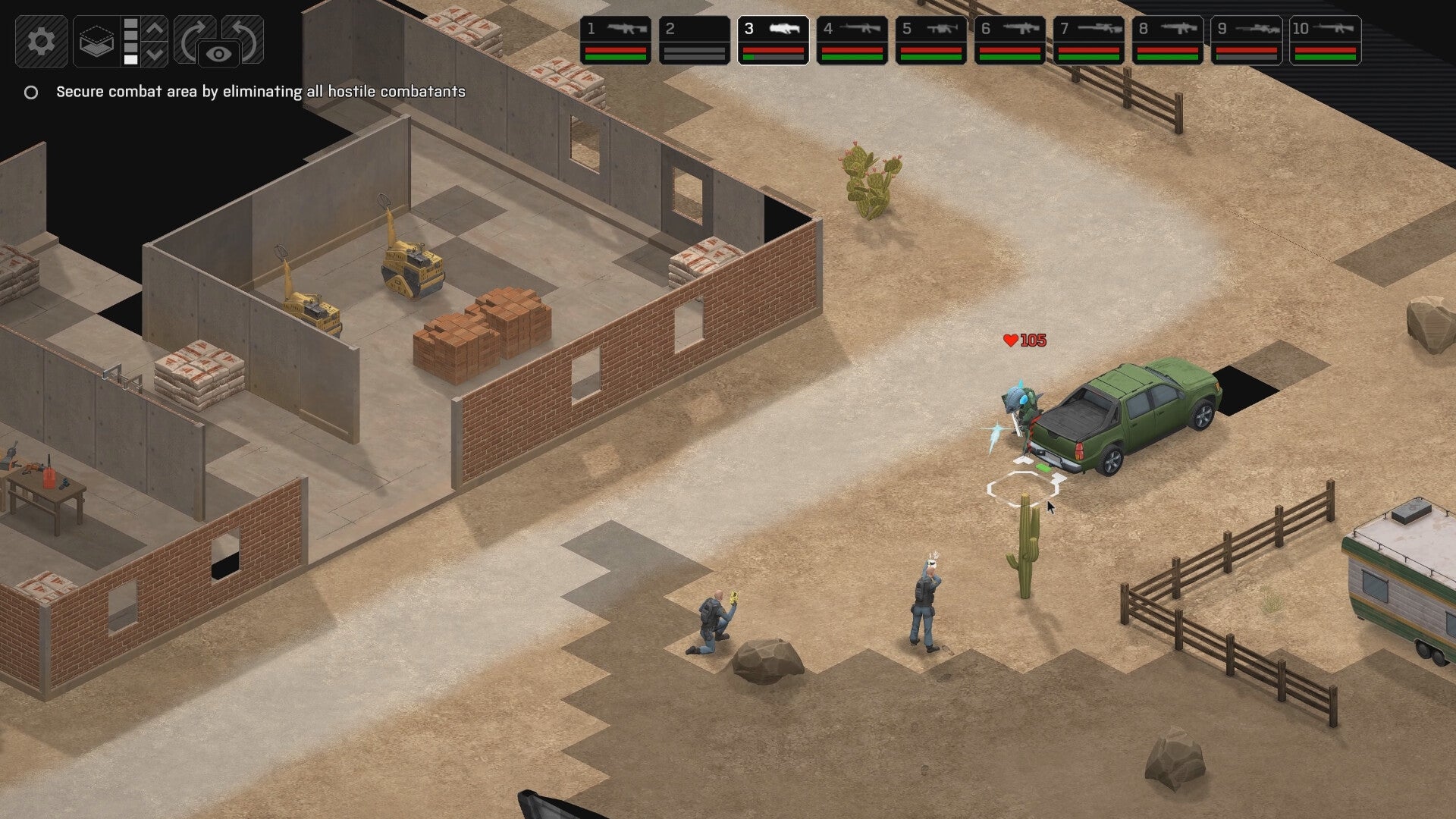Toggle the enemy visibility eye icon
This screenshot has height=819, width=1456.
point(218,52)
